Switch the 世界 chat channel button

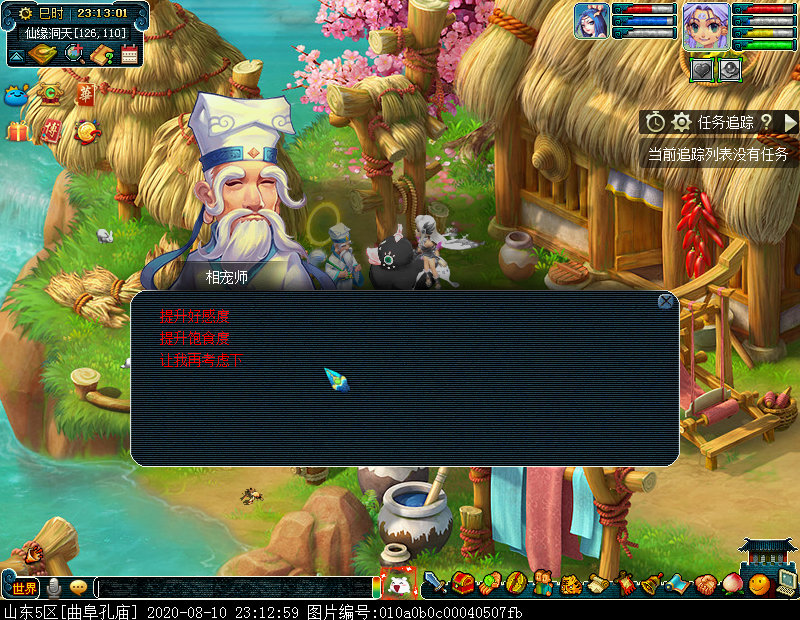(24, 588)
